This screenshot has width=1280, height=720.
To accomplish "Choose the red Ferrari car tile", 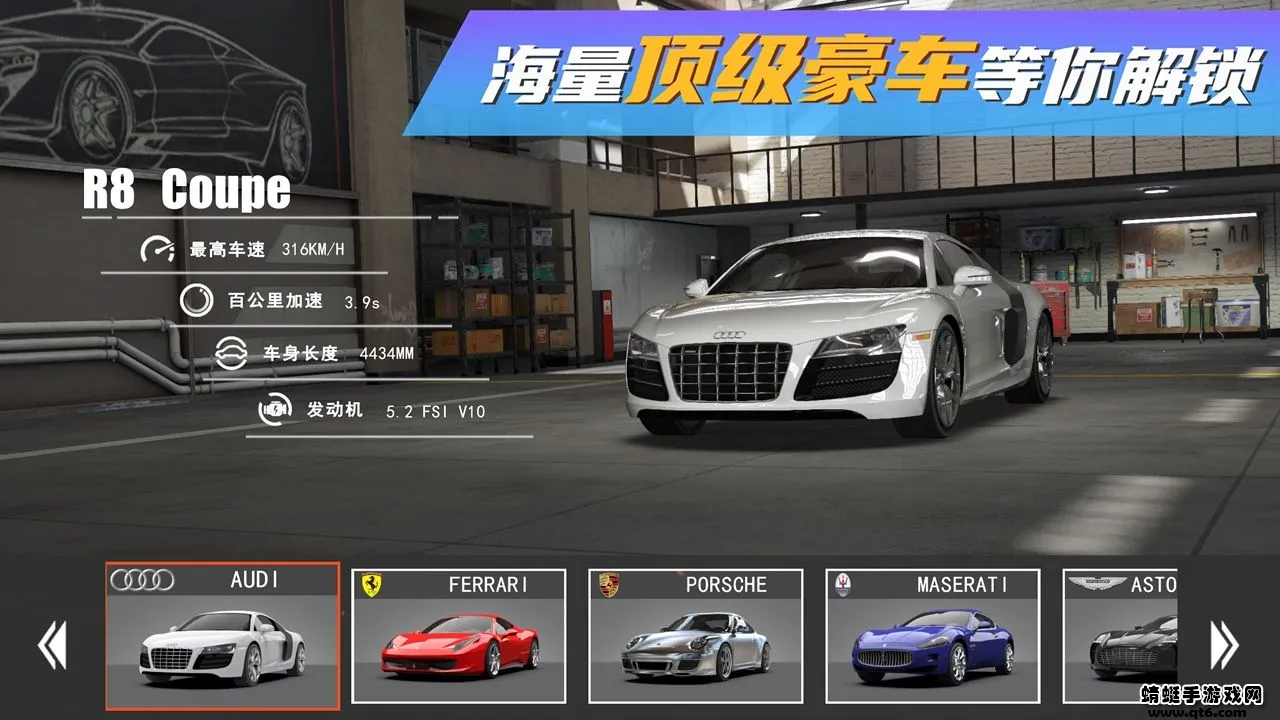I will pyautogui.click(x=459, y=636).
